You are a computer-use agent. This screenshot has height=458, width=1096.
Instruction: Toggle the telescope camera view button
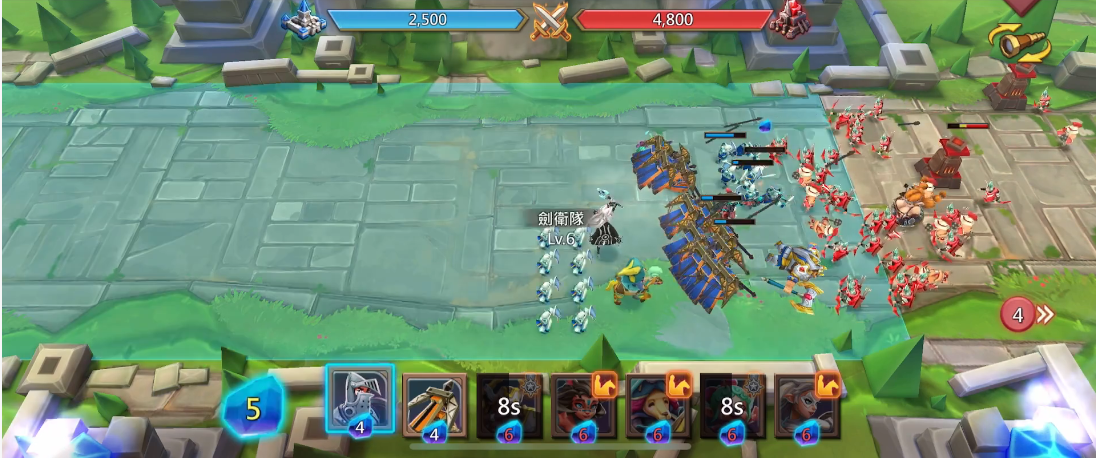1019,42
